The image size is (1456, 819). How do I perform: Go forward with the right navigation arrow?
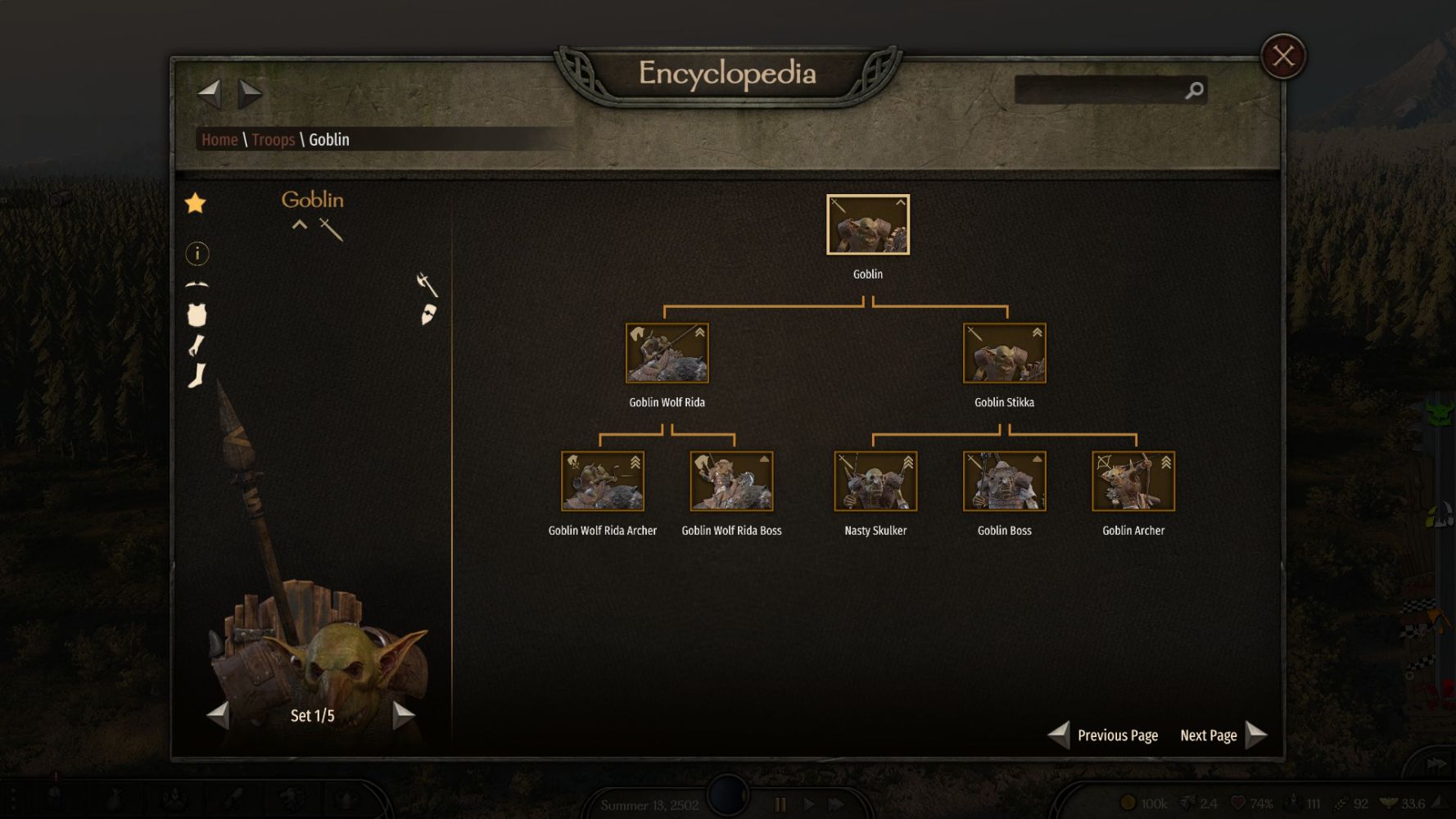(x=250, y=93)
